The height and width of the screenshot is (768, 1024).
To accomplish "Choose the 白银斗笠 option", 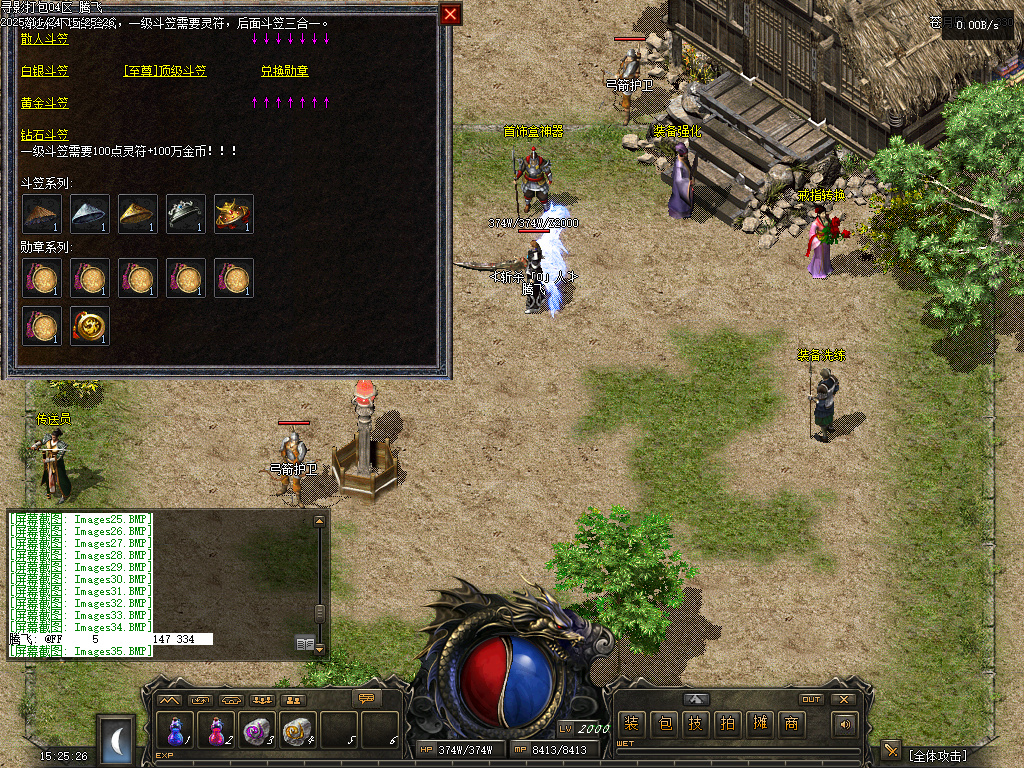I will [x=45, y=71].
